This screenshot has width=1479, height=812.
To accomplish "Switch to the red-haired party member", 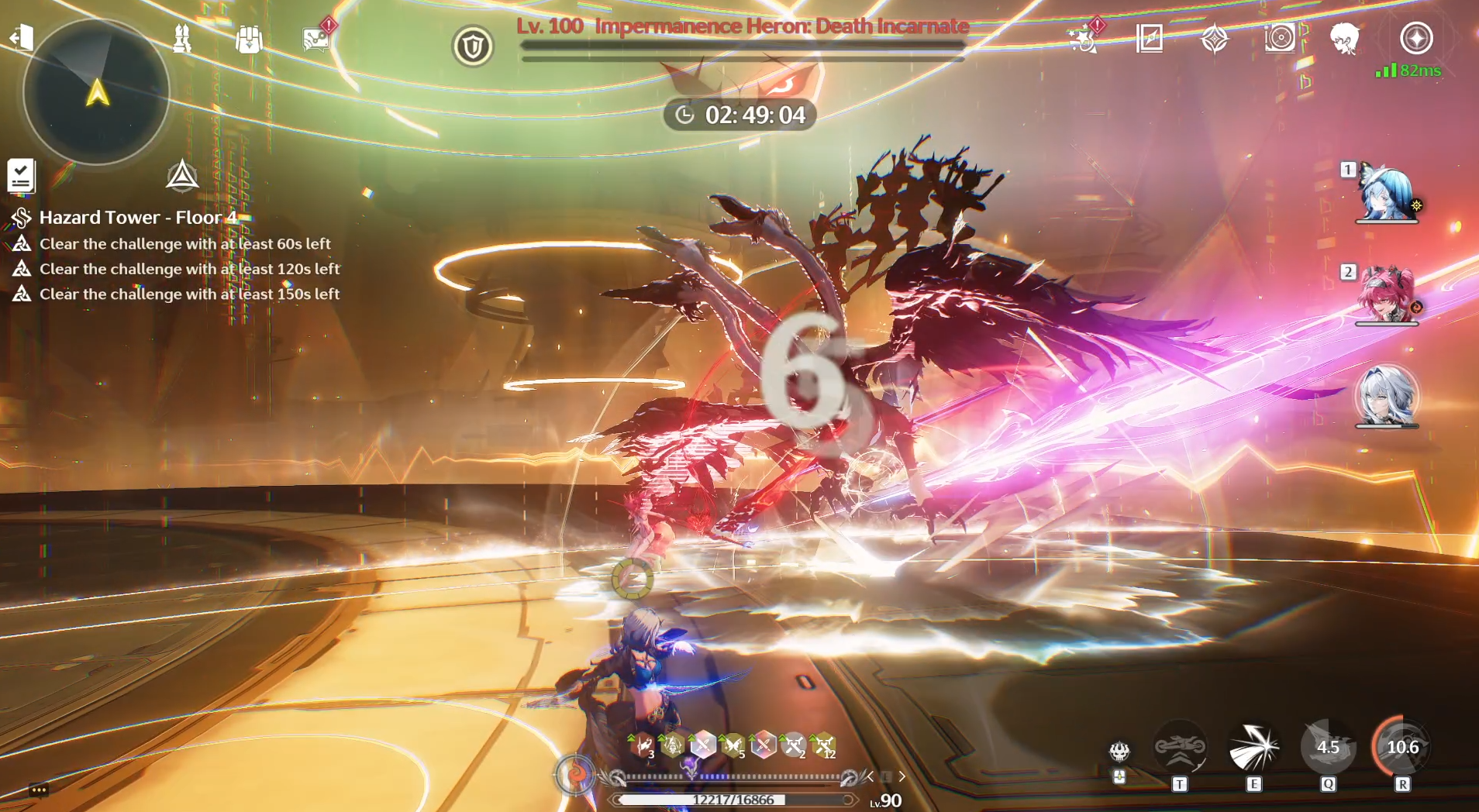I will click(1387, 295).
